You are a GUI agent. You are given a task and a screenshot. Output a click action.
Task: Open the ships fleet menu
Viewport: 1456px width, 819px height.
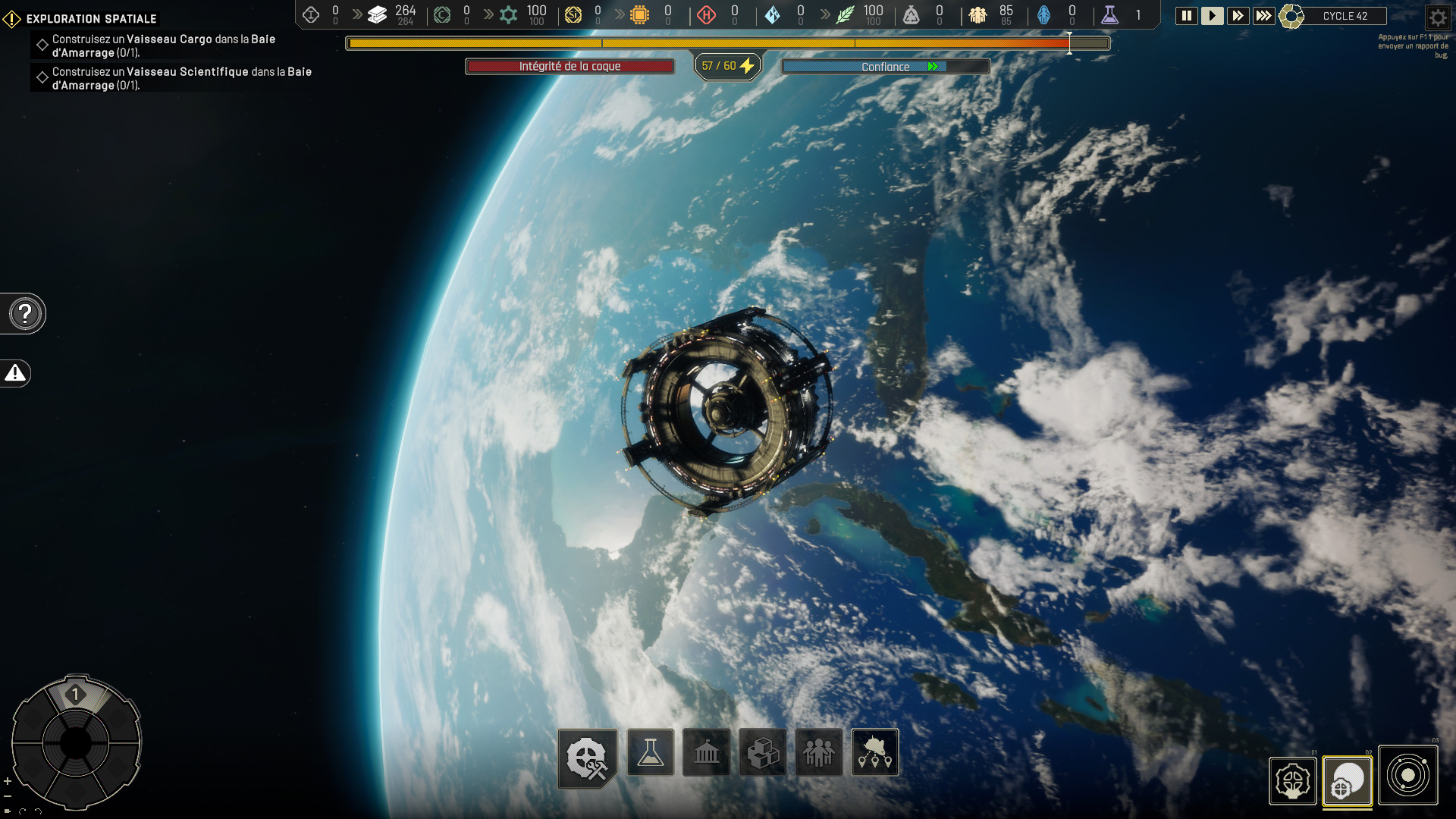click(875, 752)
